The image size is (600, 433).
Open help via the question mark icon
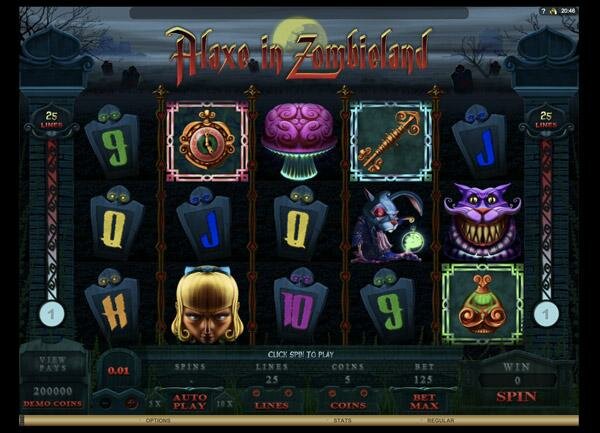[x=543, y=11]
